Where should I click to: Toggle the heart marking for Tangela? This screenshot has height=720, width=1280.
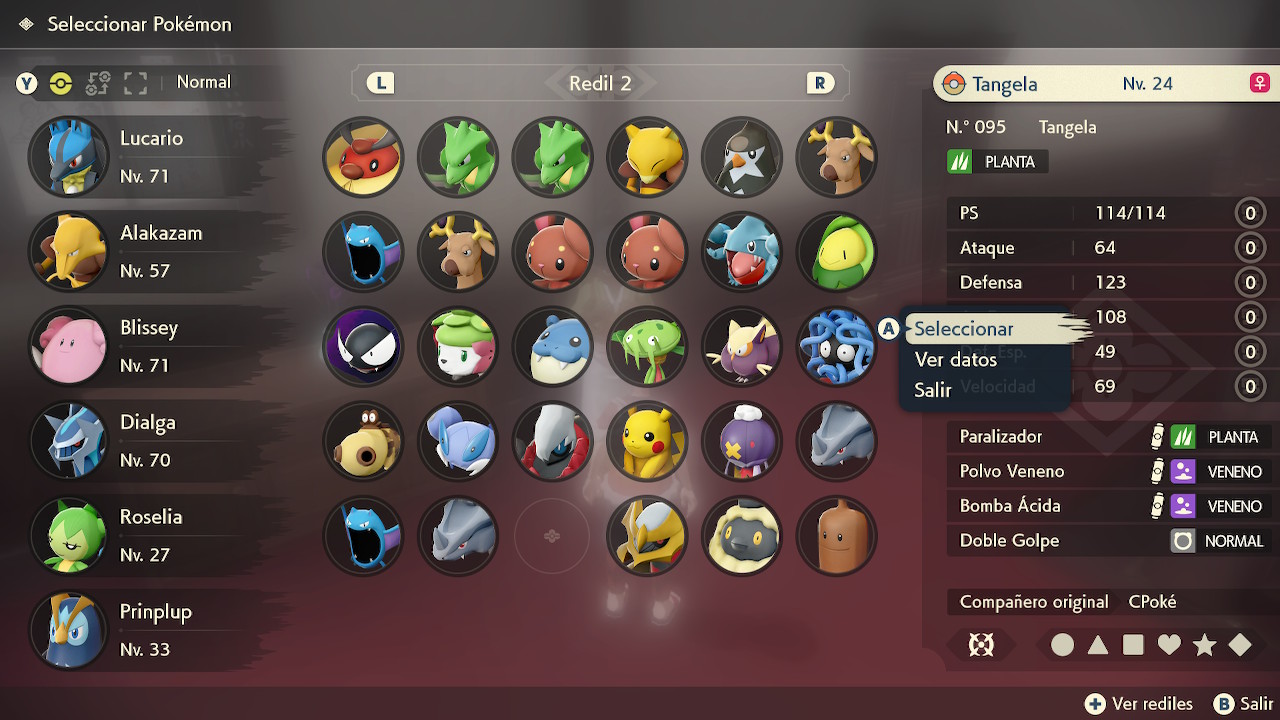click(1169, 645)
